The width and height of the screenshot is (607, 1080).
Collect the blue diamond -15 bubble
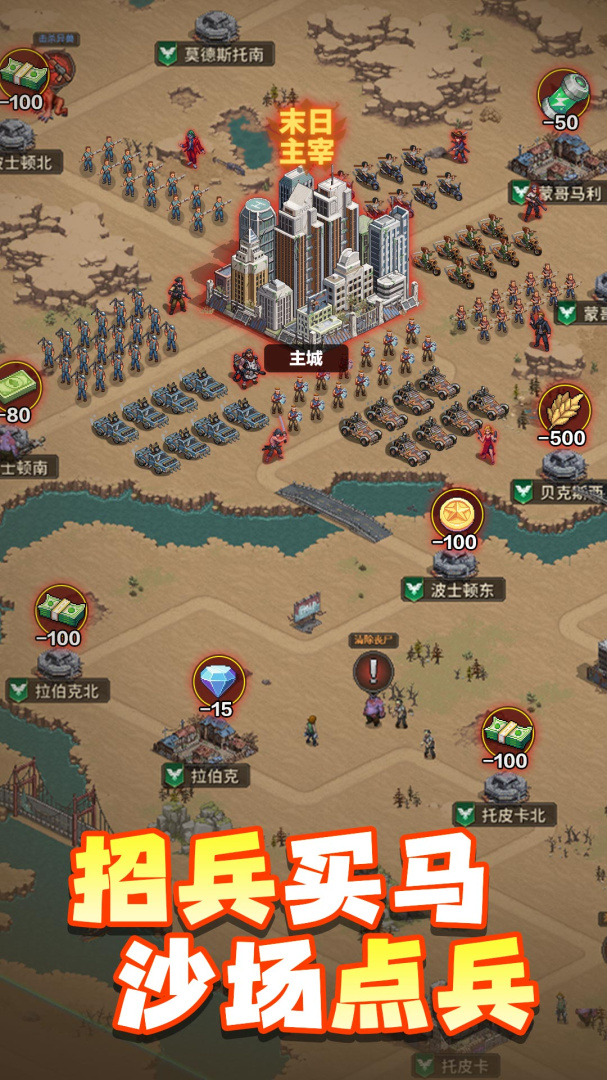218,682
